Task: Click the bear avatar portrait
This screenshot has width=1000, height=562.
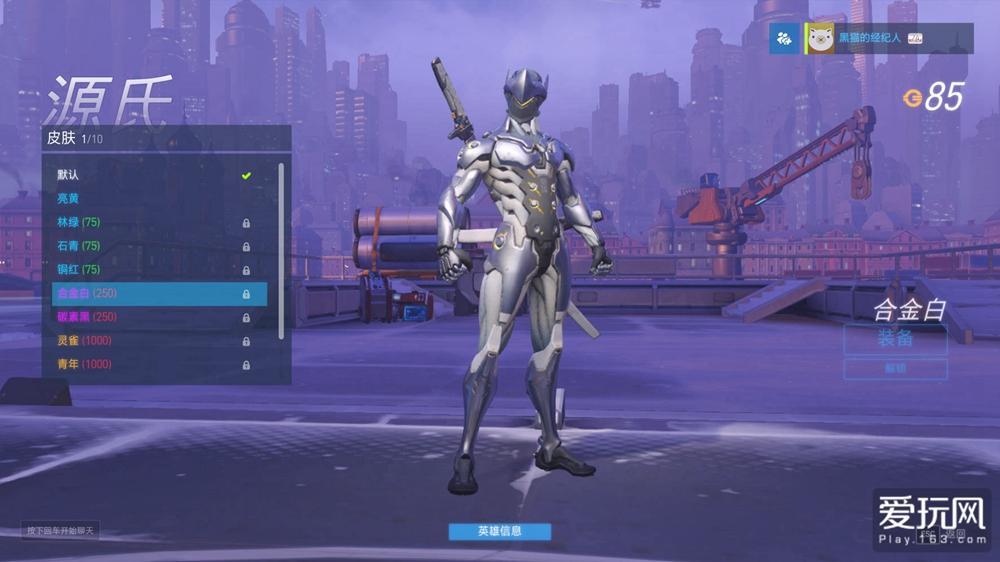Action: coord(821,38)
